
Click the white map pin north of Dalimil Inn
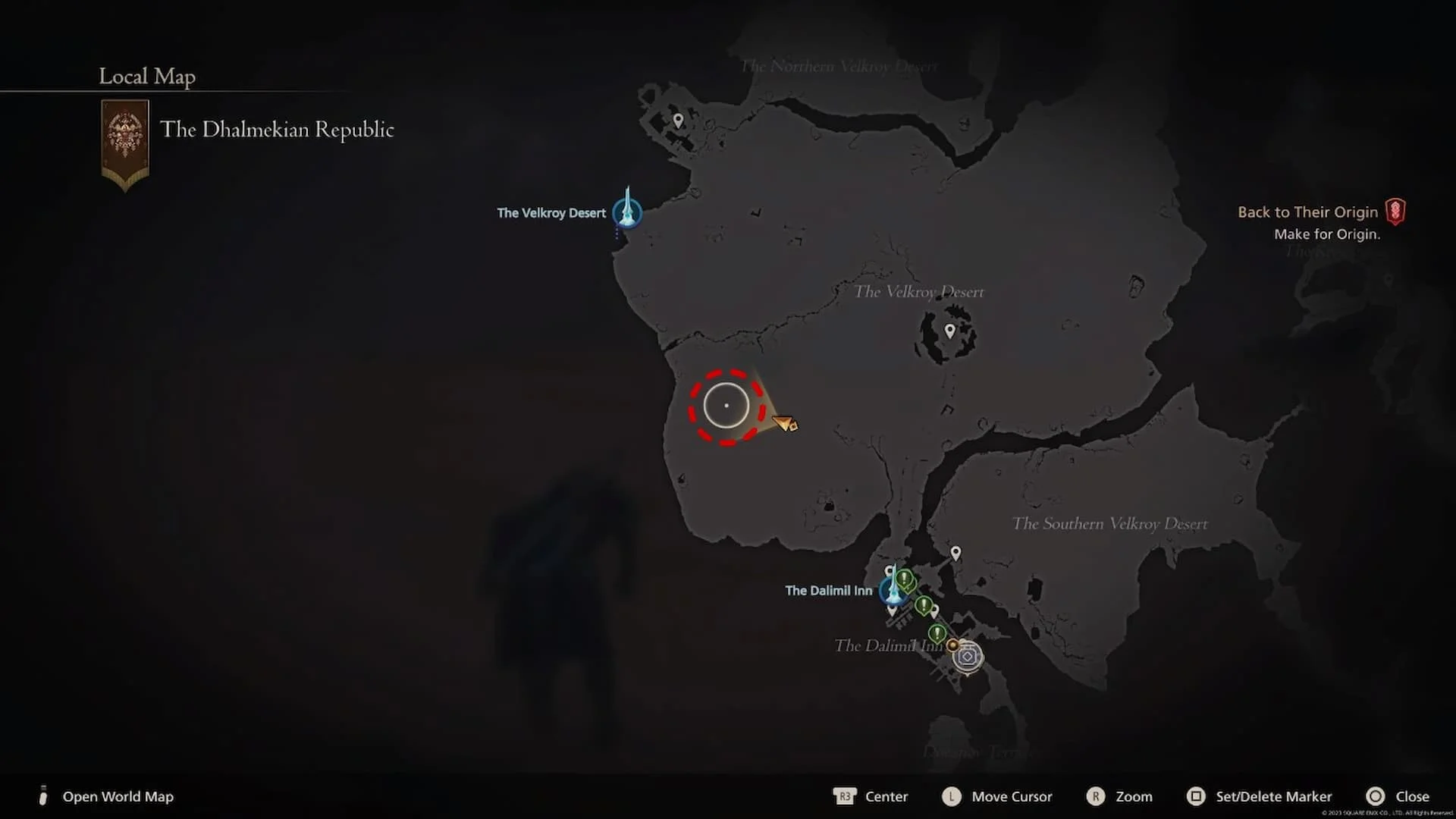[x=955, y=552]
